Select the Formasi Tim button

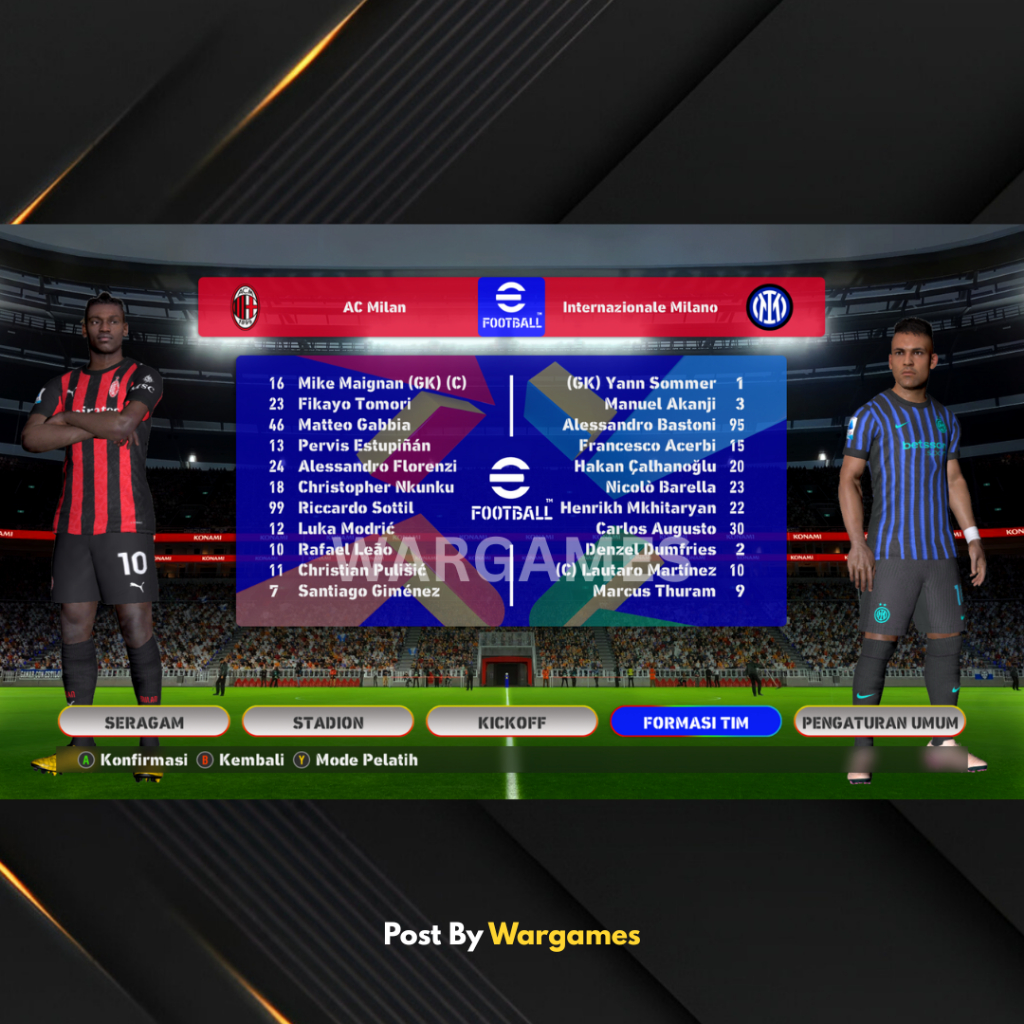point(695,722)
